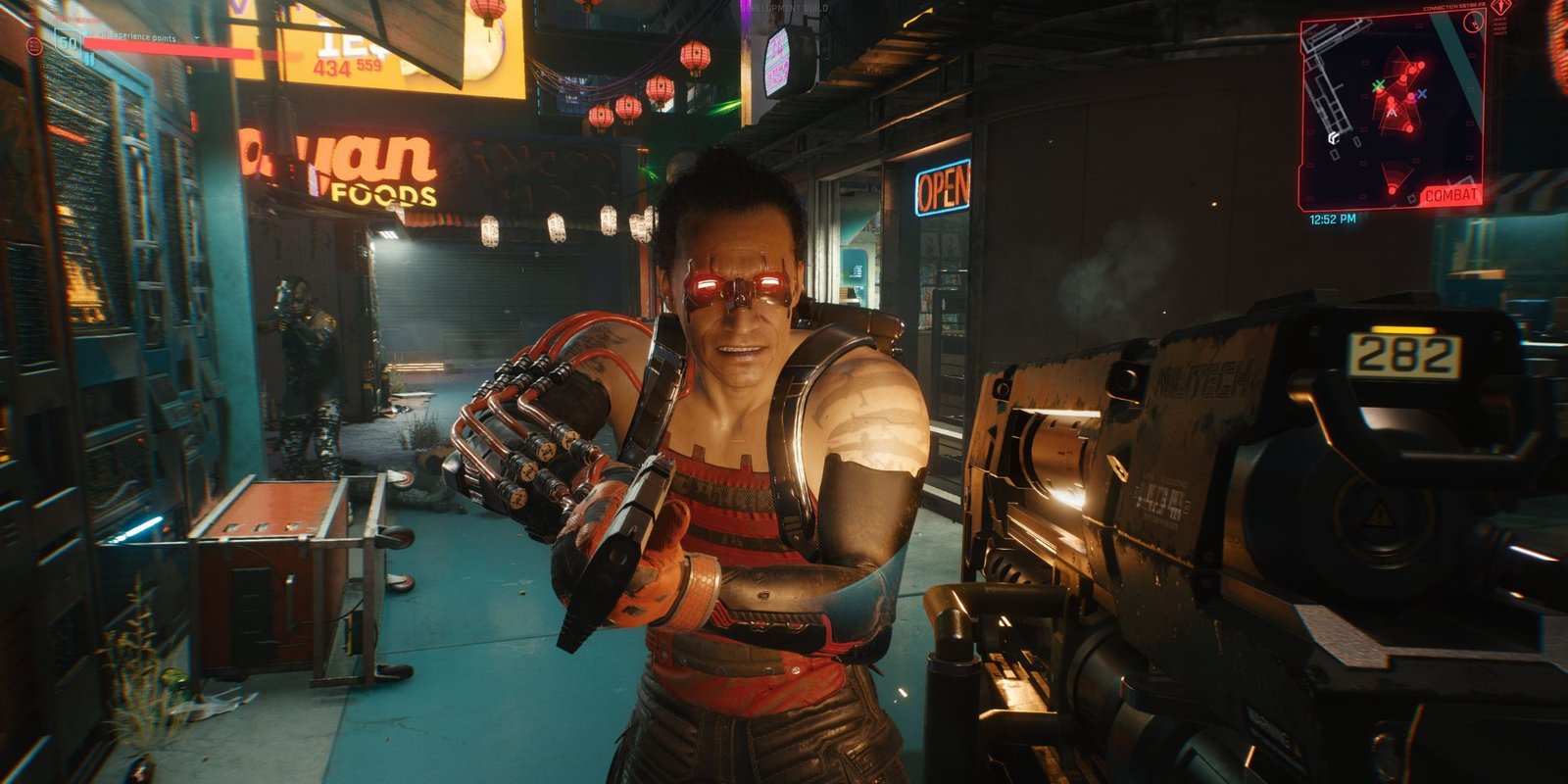This screenshot has height=784, width=1568.
Task: Expand the Experience points notification
Action: 198,37
